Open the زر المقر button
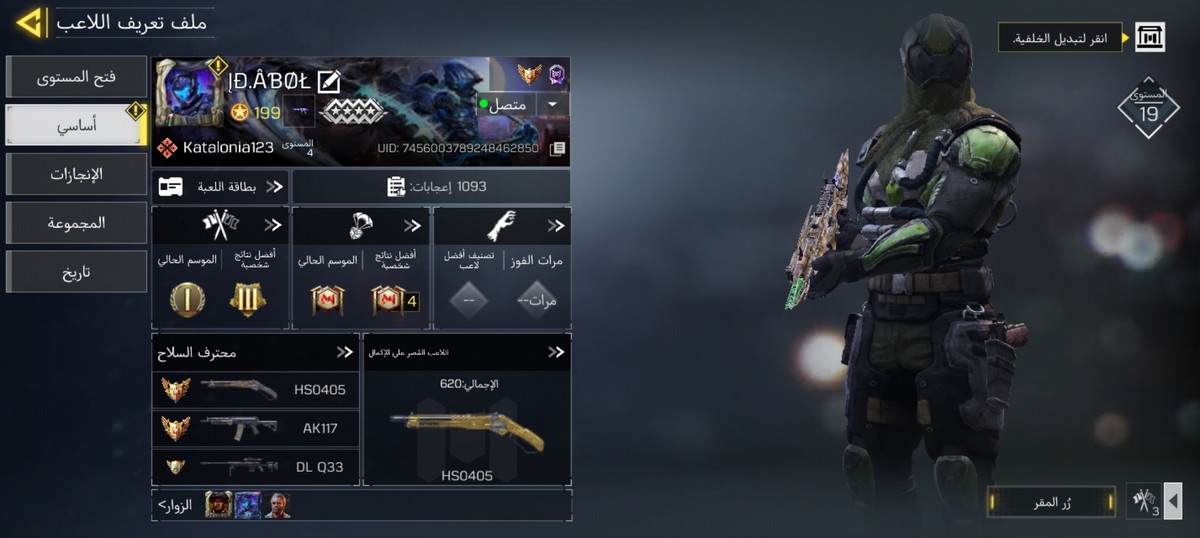The image size is (1200, 538). tap(1050, 501)
